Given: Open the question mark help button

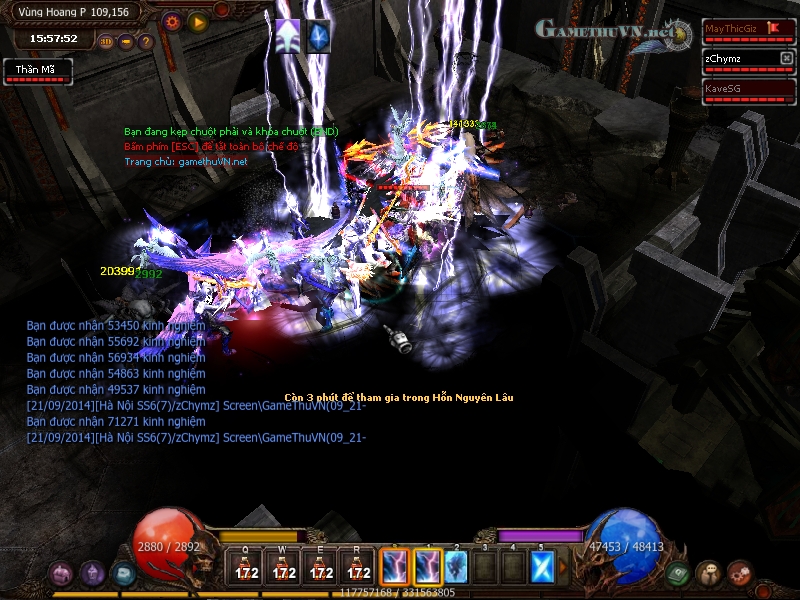Looking at the screenshot, I should (146, 42).
